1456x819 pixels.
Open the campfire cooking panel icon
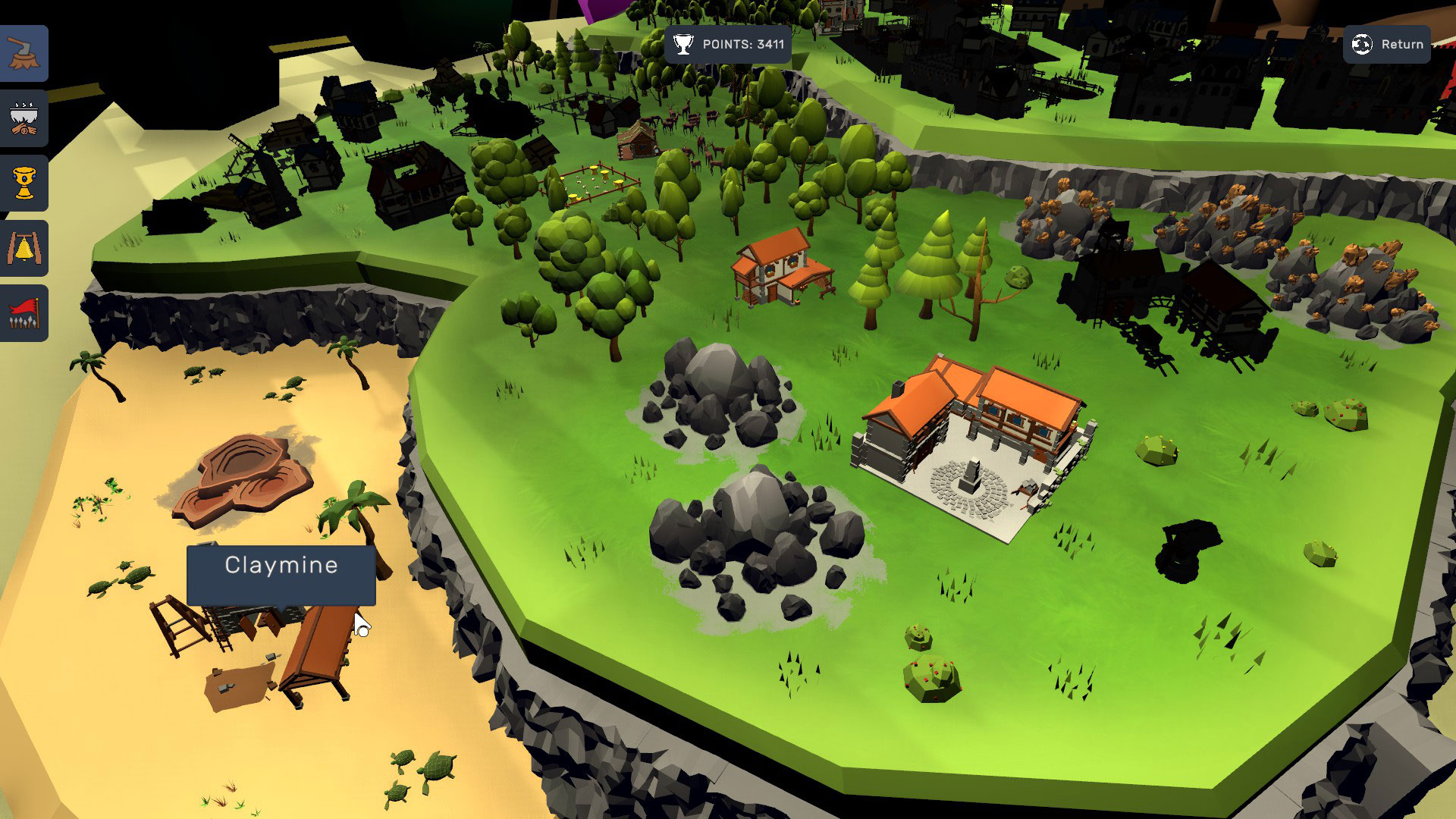[24, 118]
